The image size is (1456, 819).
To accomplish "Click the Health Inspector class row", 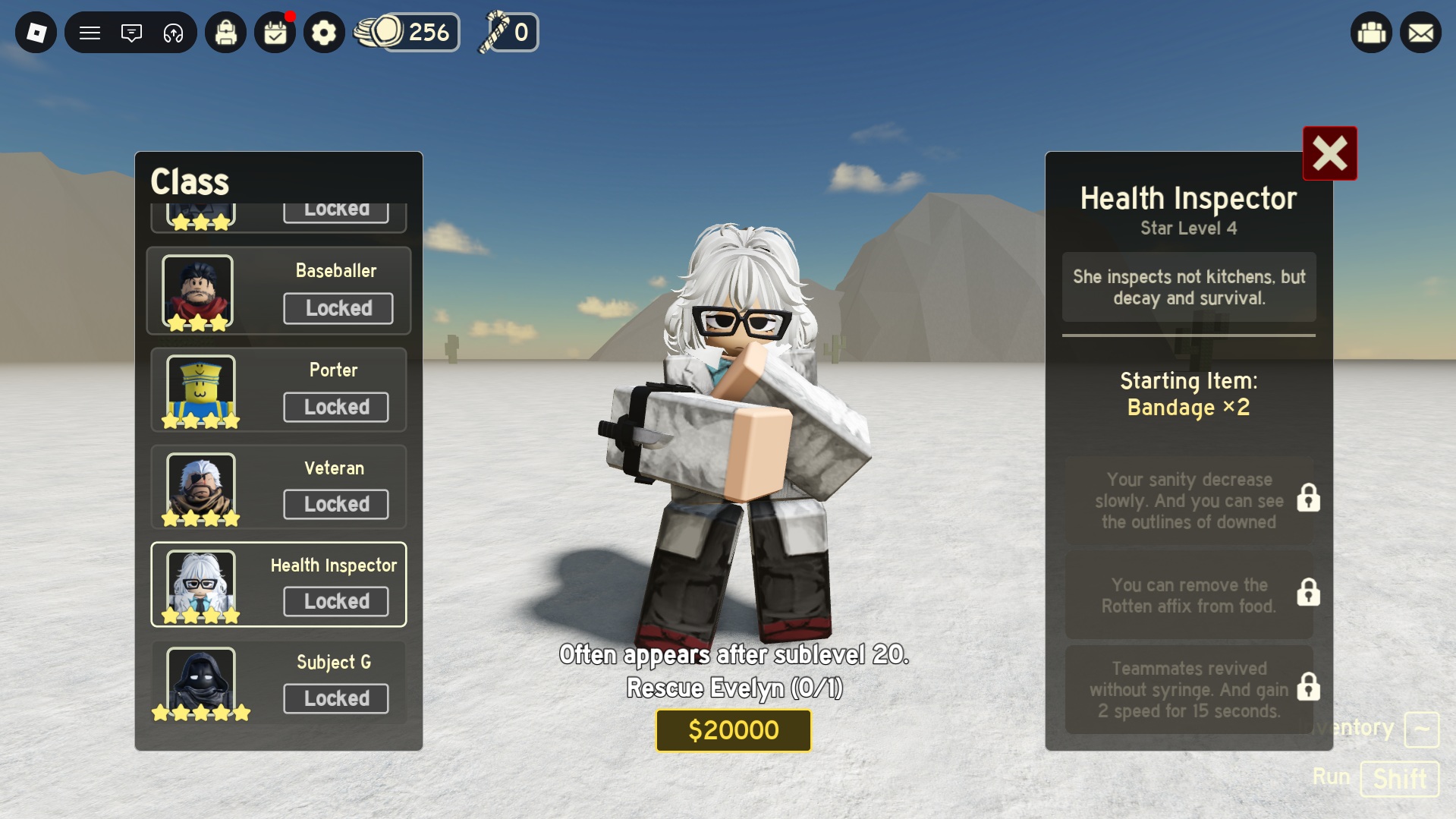I will tap(278, 584).
